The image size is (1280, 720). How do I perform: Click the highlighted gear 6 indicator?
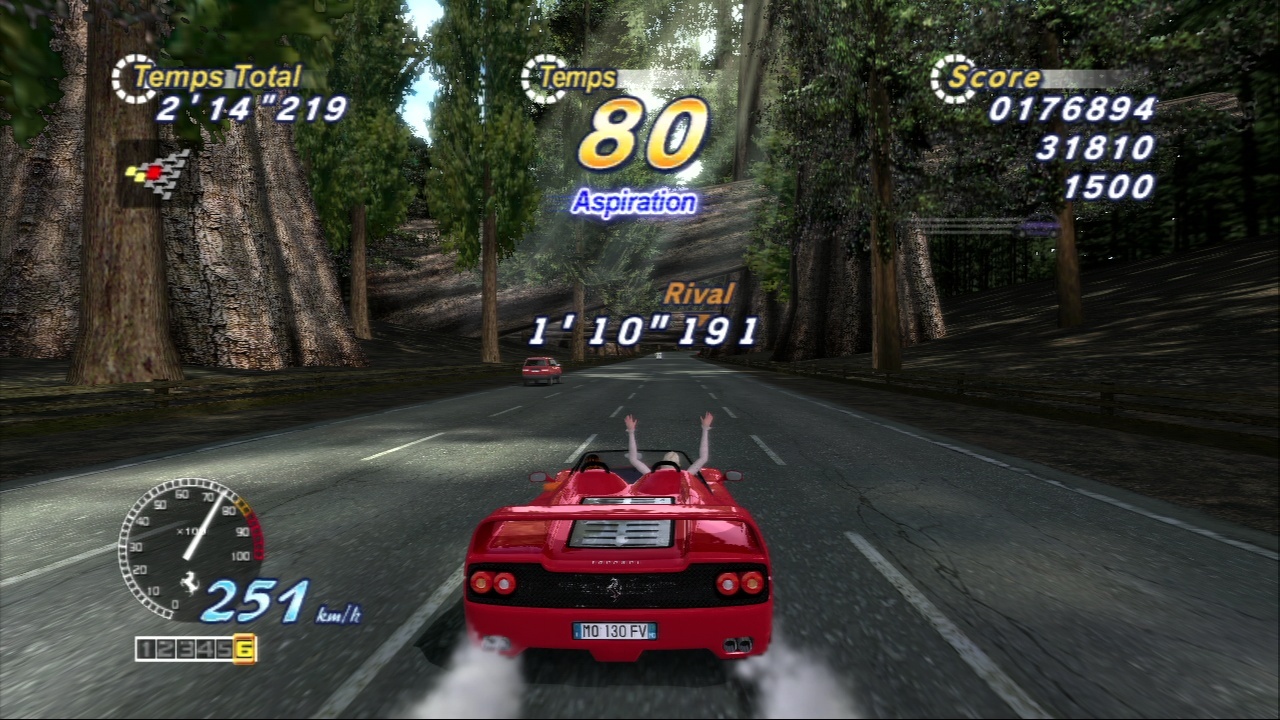point(245,650)
